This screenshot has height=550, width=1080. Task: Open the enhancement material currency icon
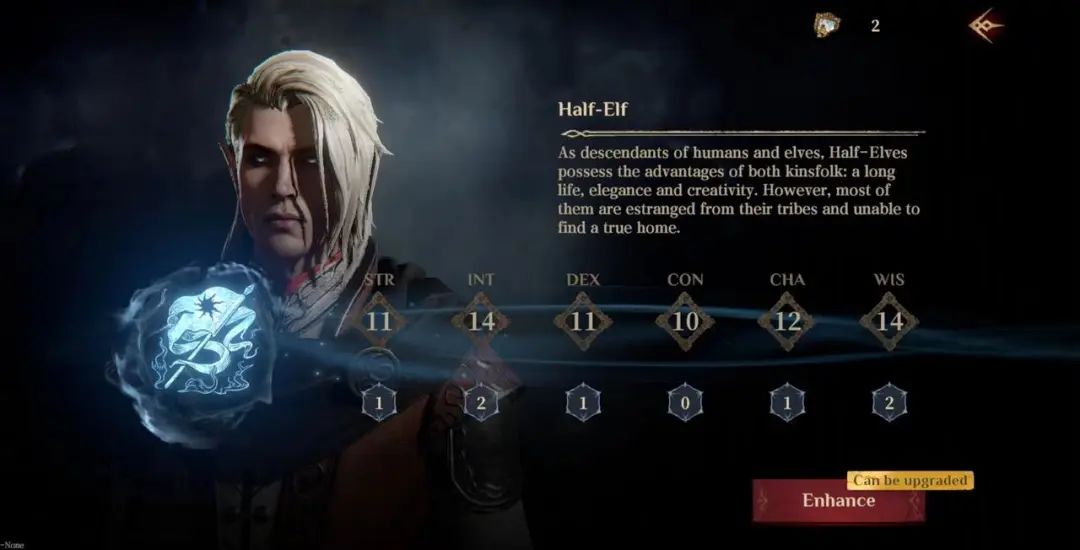coord(827,26)
